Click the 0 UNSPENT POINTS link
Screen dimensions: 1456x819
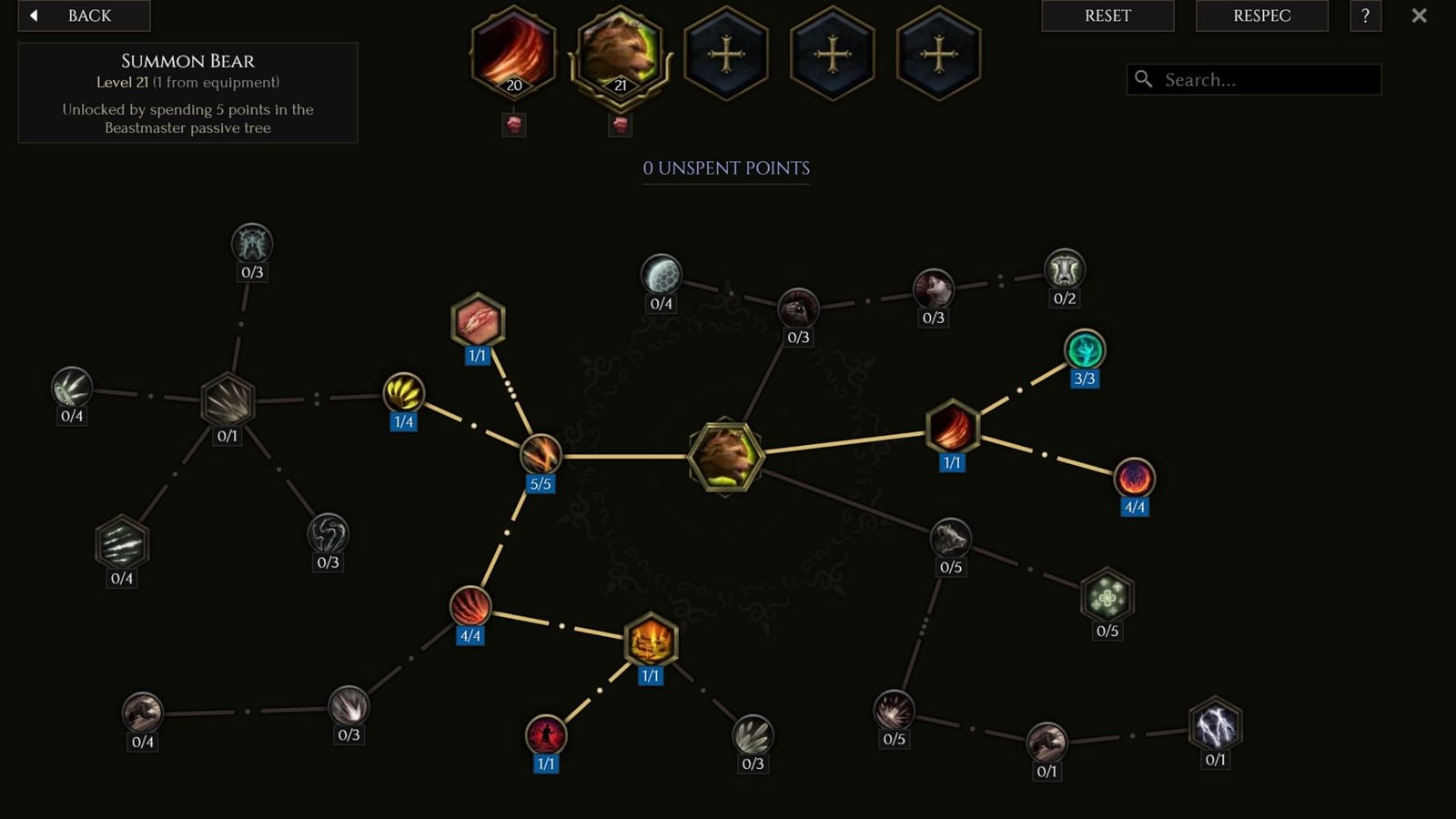click(x=726, y=168)
